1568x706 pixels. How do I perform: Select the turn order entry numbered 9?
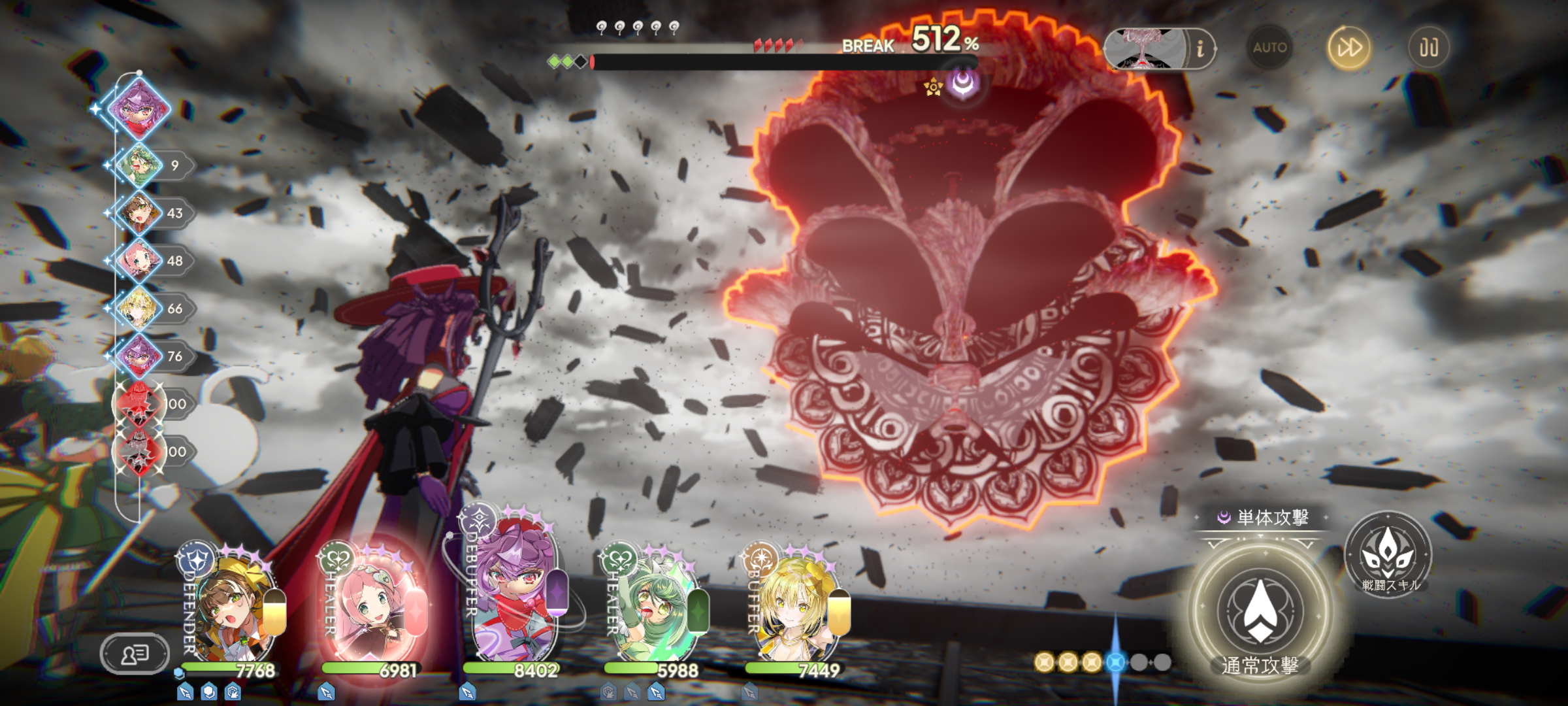point(140,165)
